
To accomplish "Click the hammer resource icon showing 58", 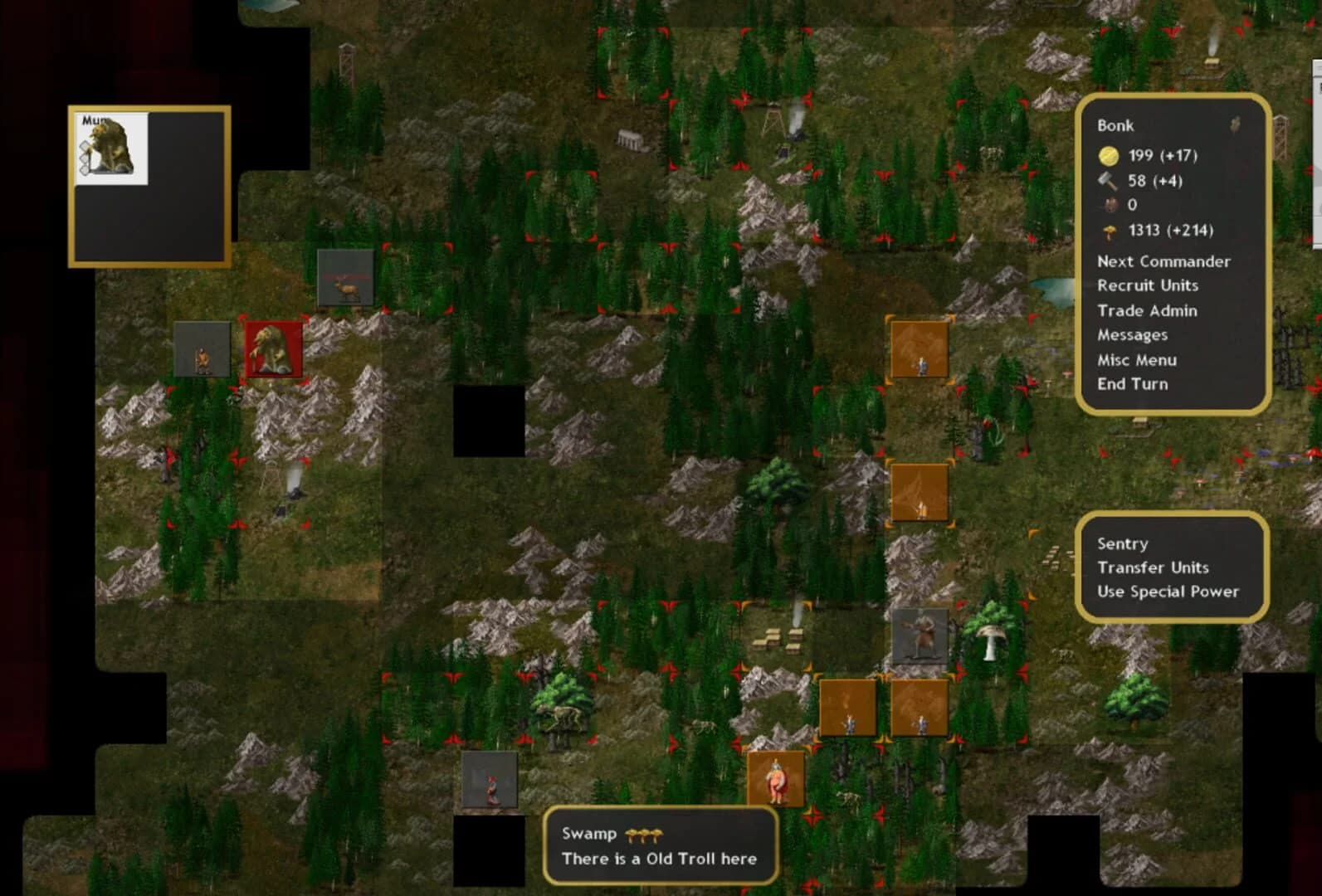I will click(1110, 180).
